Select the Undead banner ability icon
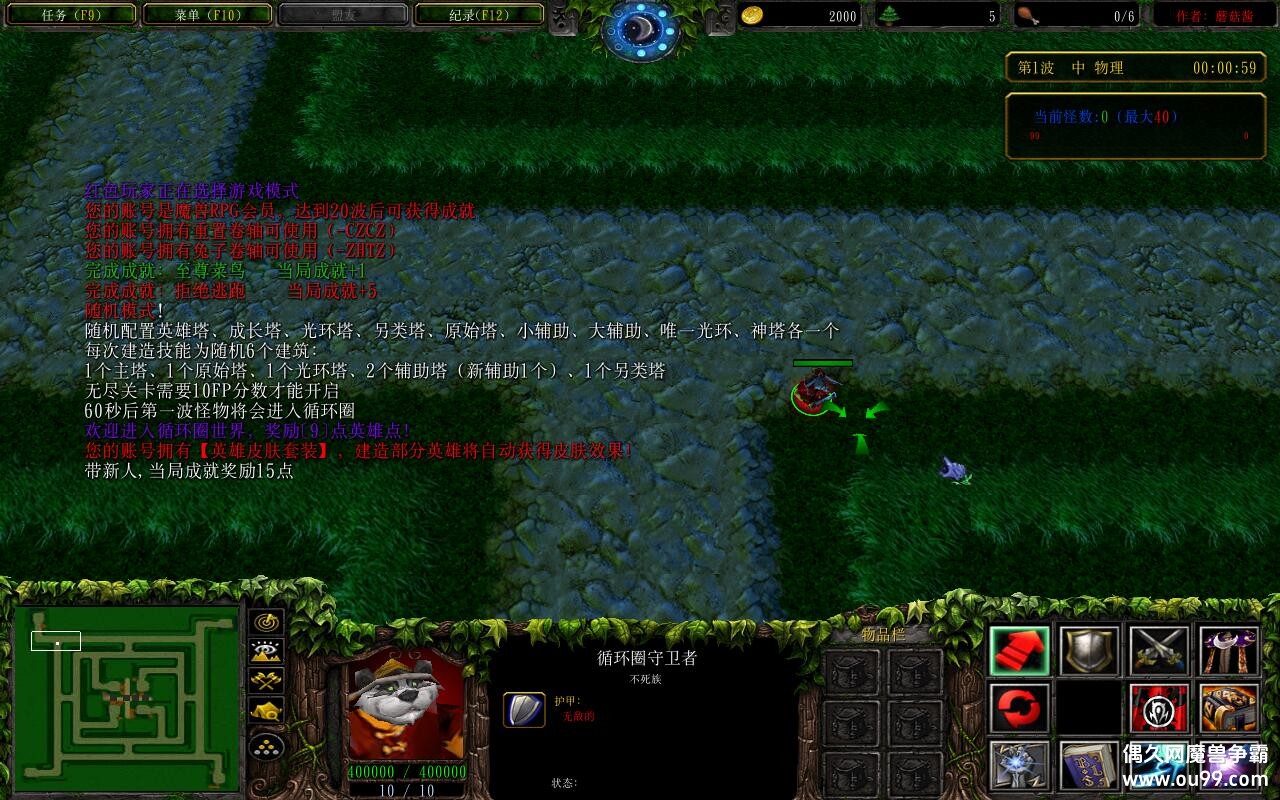 (1158, 709)
